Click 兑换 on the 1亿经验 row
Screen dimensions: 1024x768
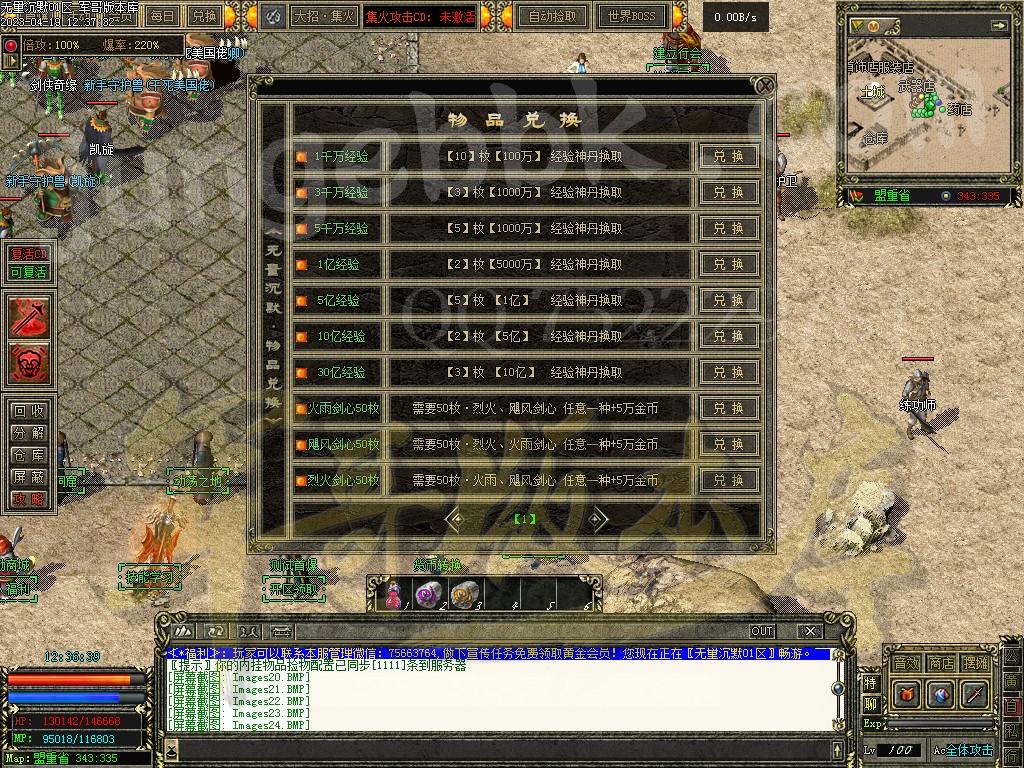click(x=728, y=265)
